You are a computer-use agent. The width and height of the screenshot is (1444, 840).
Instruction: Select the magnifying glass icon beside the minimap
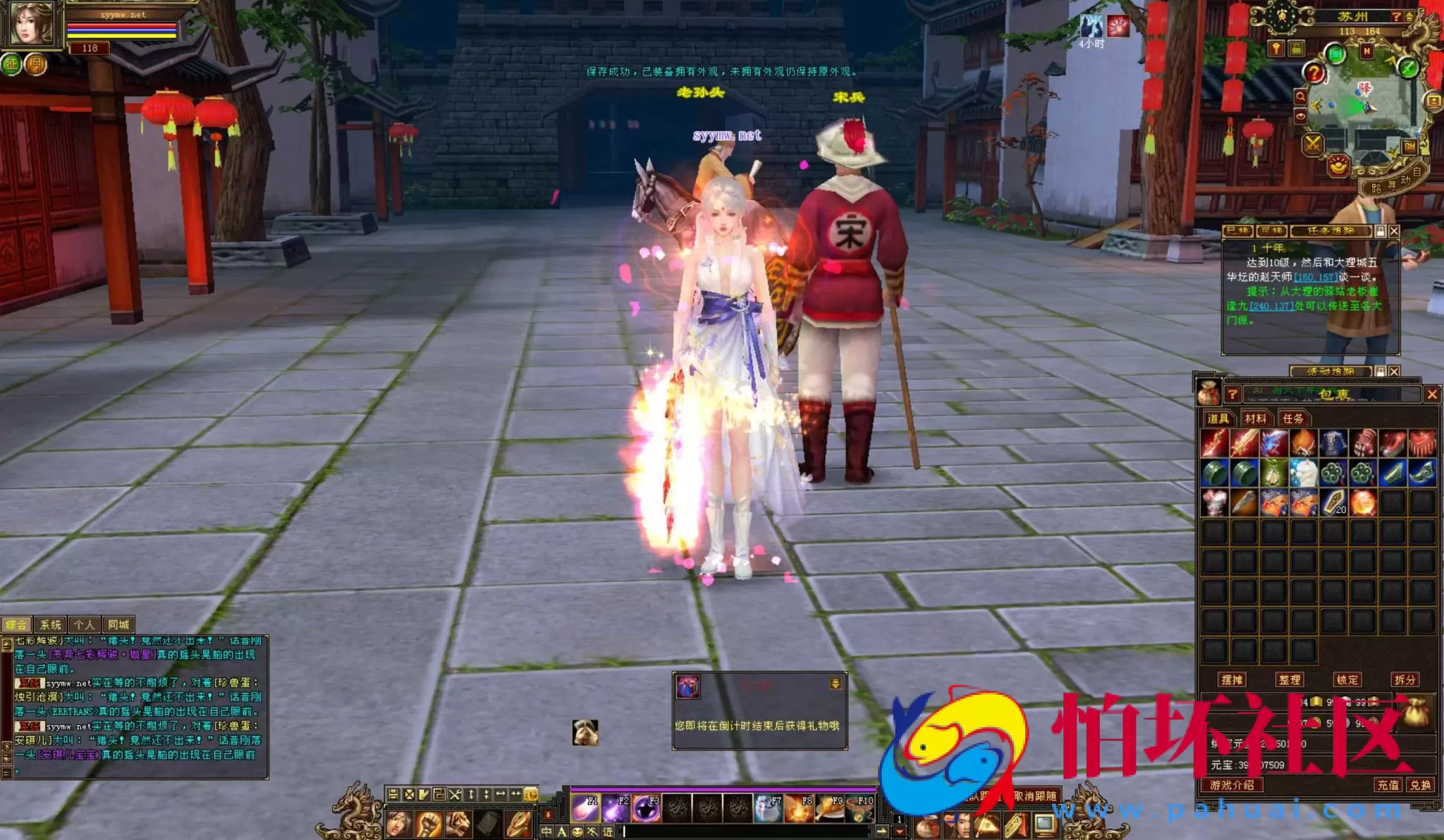(x=1301, y=96)
